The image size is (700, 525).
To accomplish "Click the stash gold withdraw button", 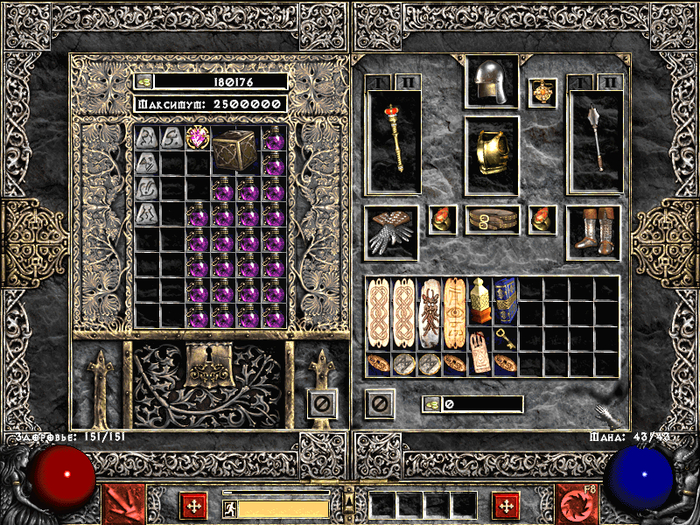I will pos(145,82).
